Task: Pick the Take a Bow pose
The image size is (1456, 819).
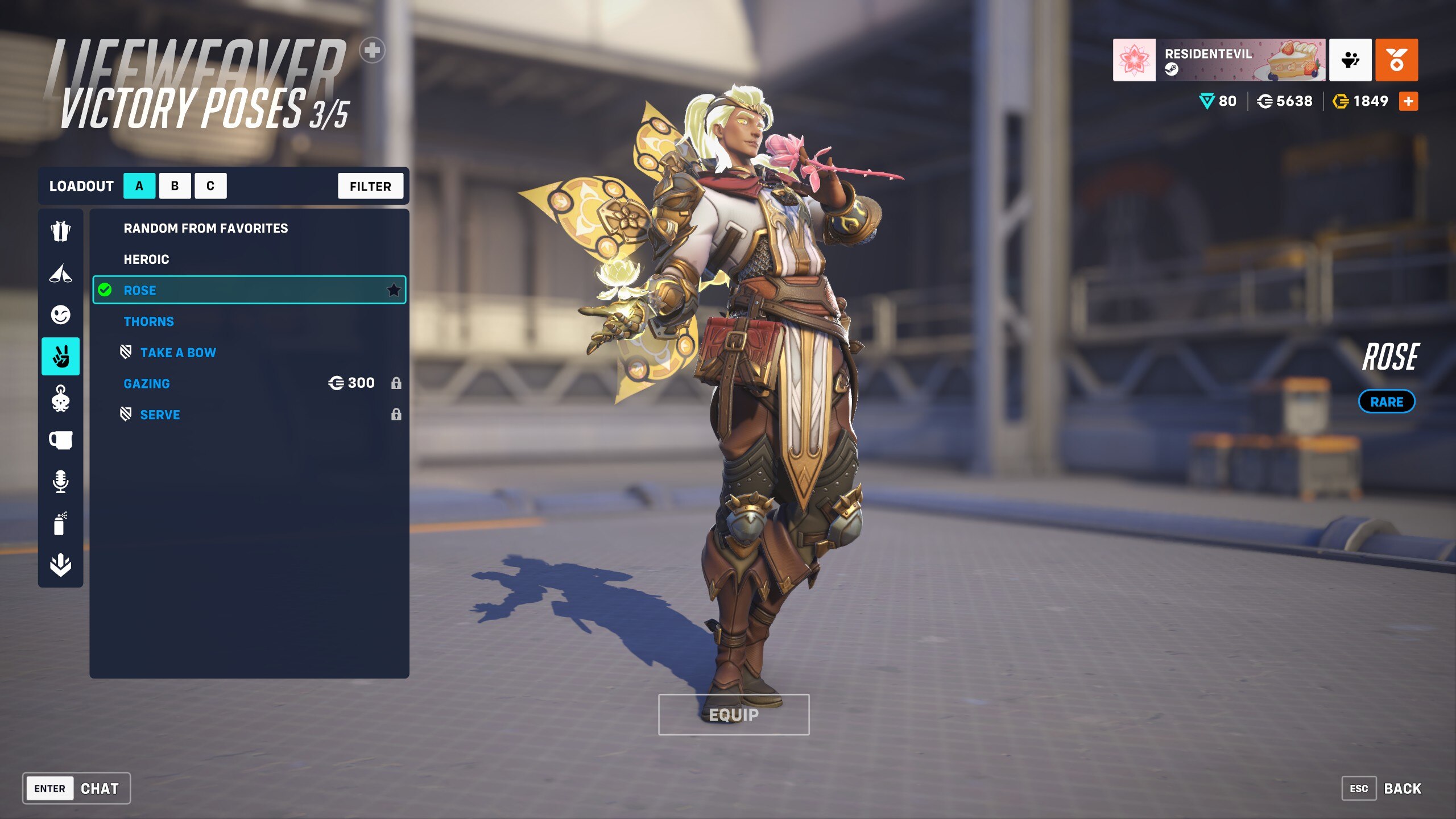Action: [x=178, y=353]
